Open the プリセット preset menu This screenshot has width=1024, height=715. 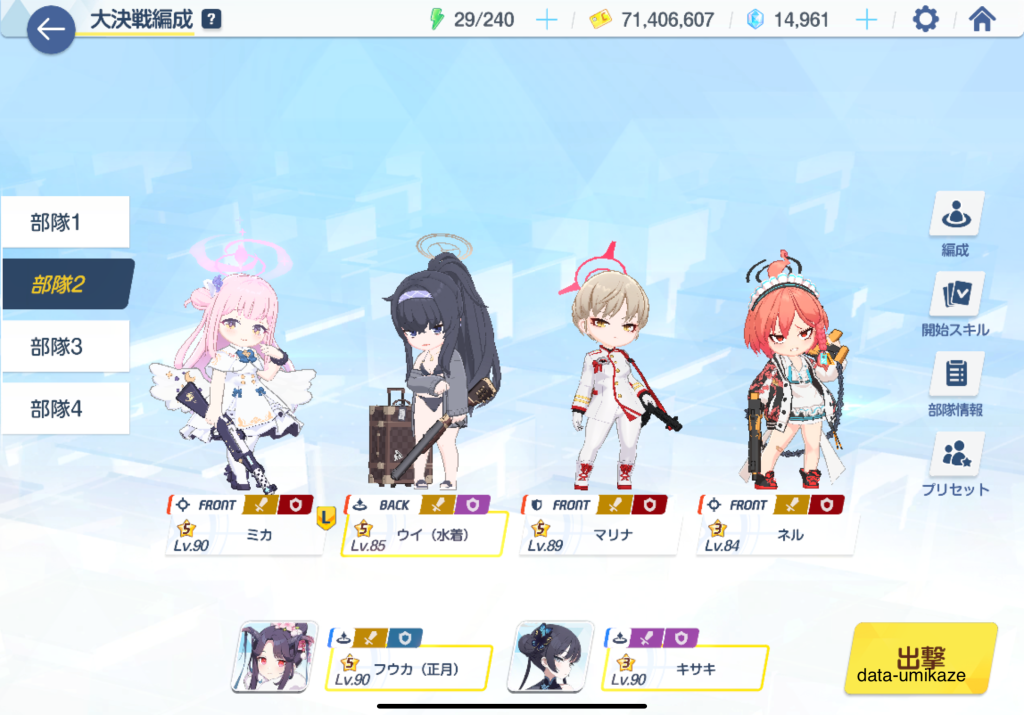[956, 464]
